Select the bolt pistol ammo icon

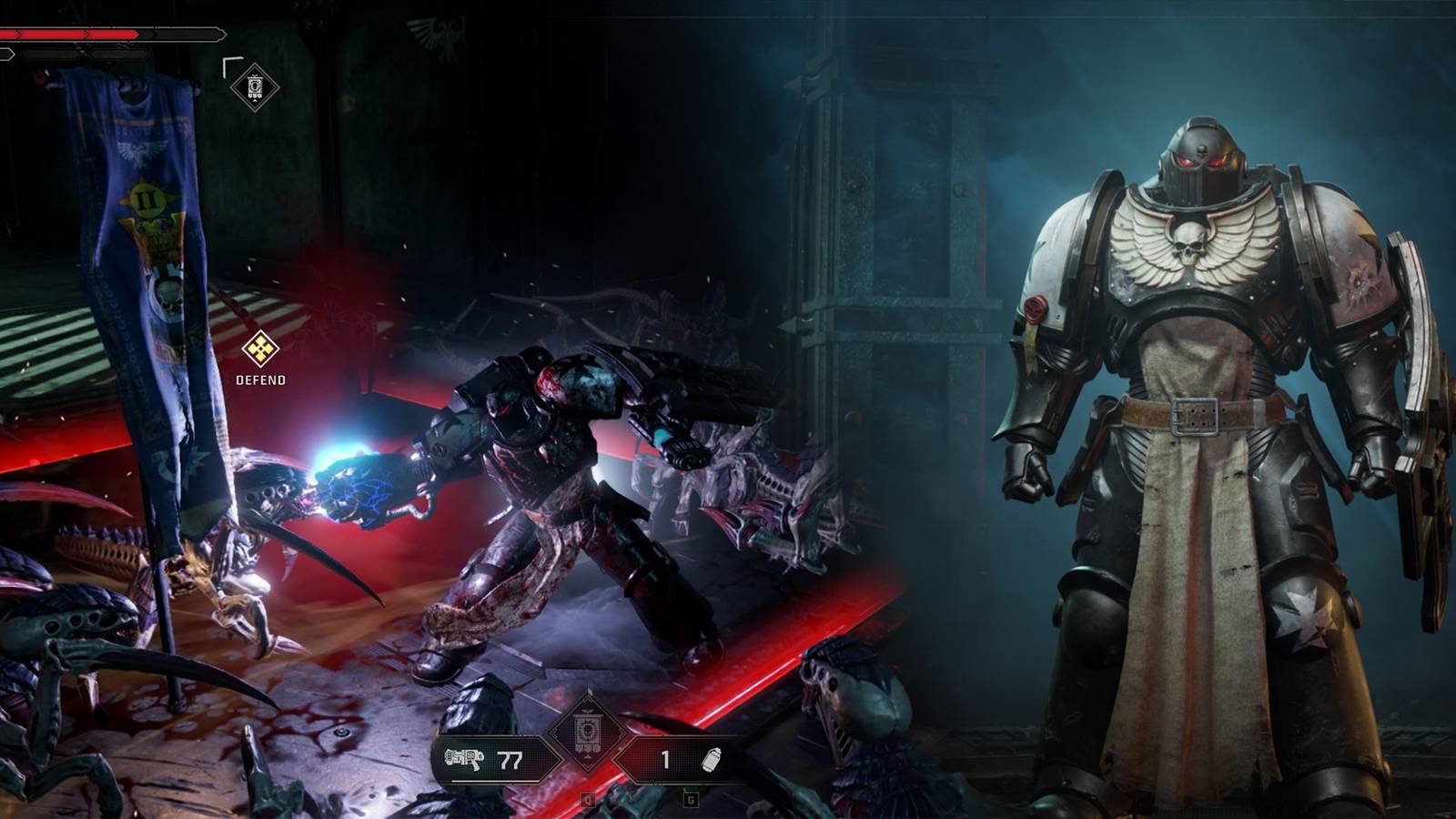pos(464,758)
